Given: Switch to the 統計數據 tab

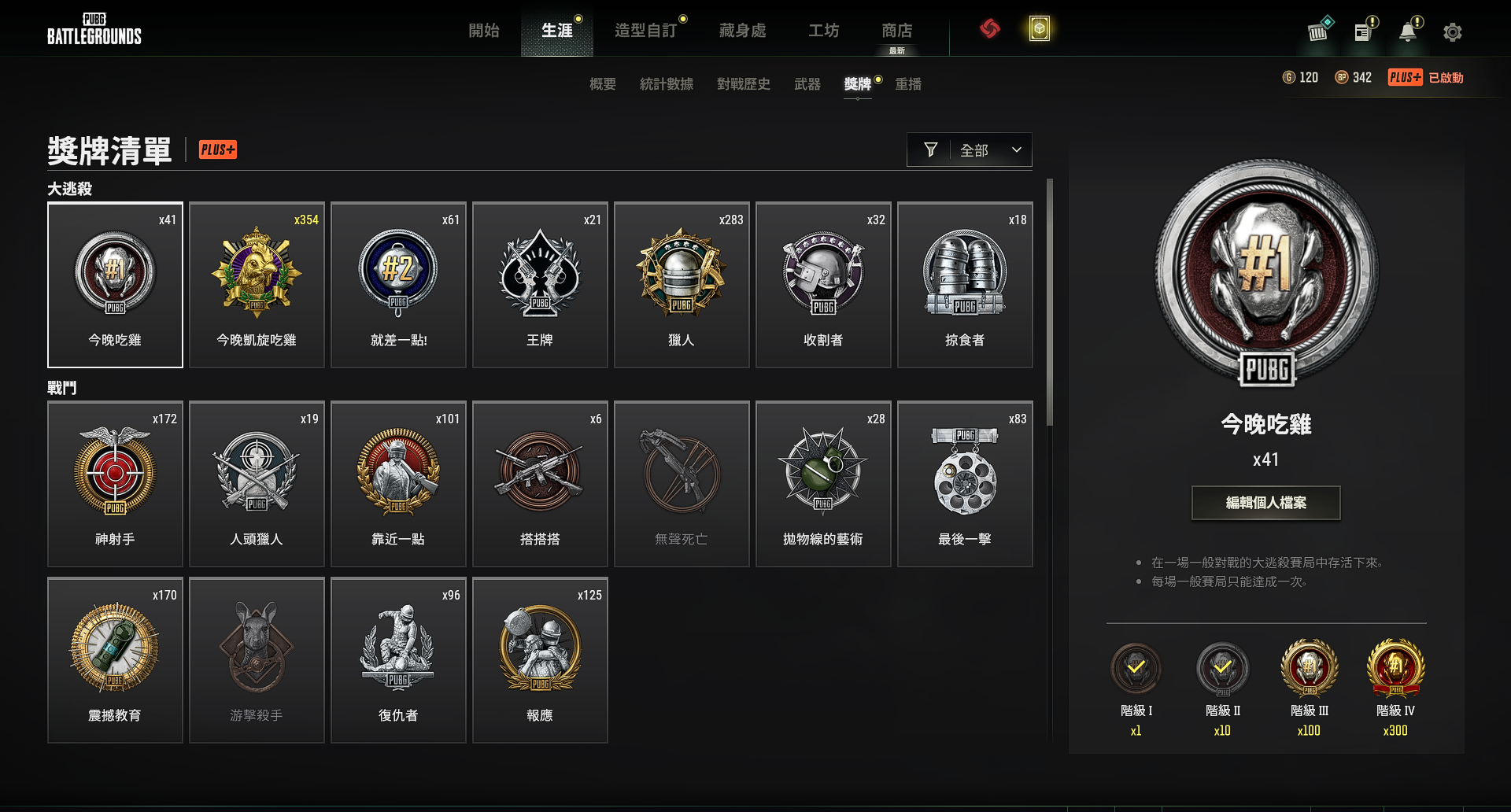Looking at the screenshot, I should tap(666, 84).
